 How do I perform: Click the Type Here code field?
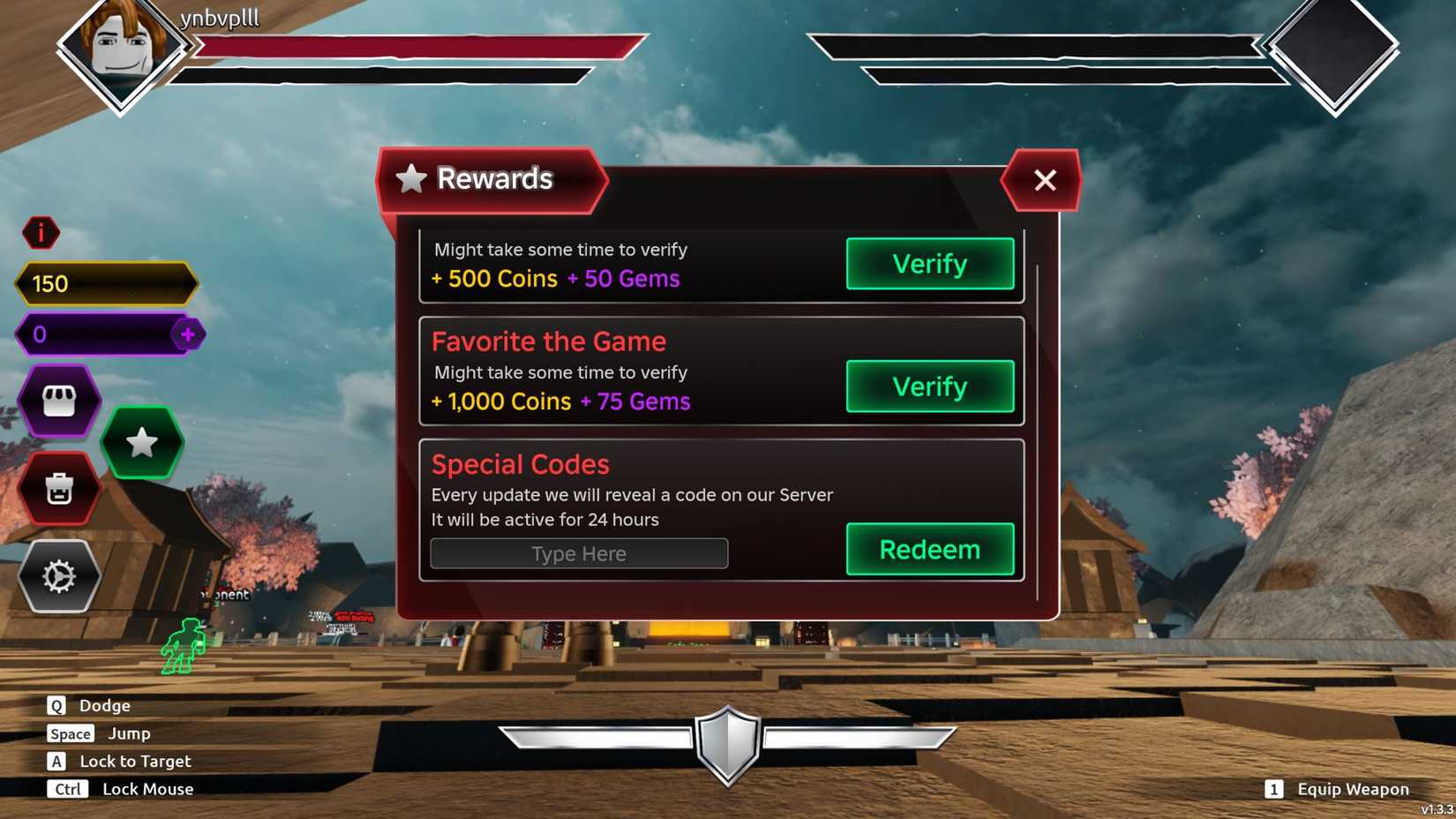click(578, 553)
